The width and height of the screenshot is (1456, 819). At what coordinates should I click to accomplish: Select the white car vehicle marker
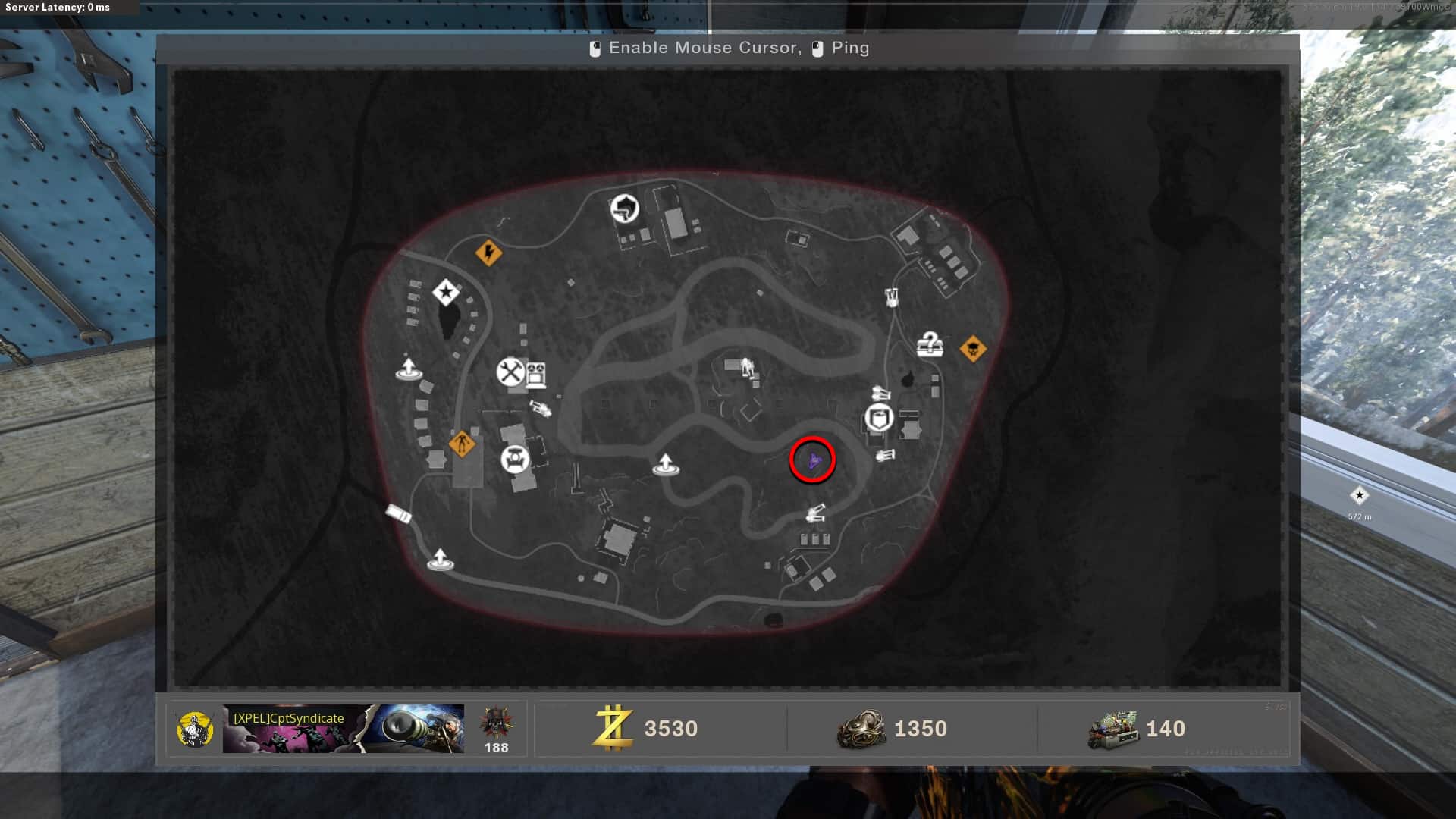pos(399,513)
